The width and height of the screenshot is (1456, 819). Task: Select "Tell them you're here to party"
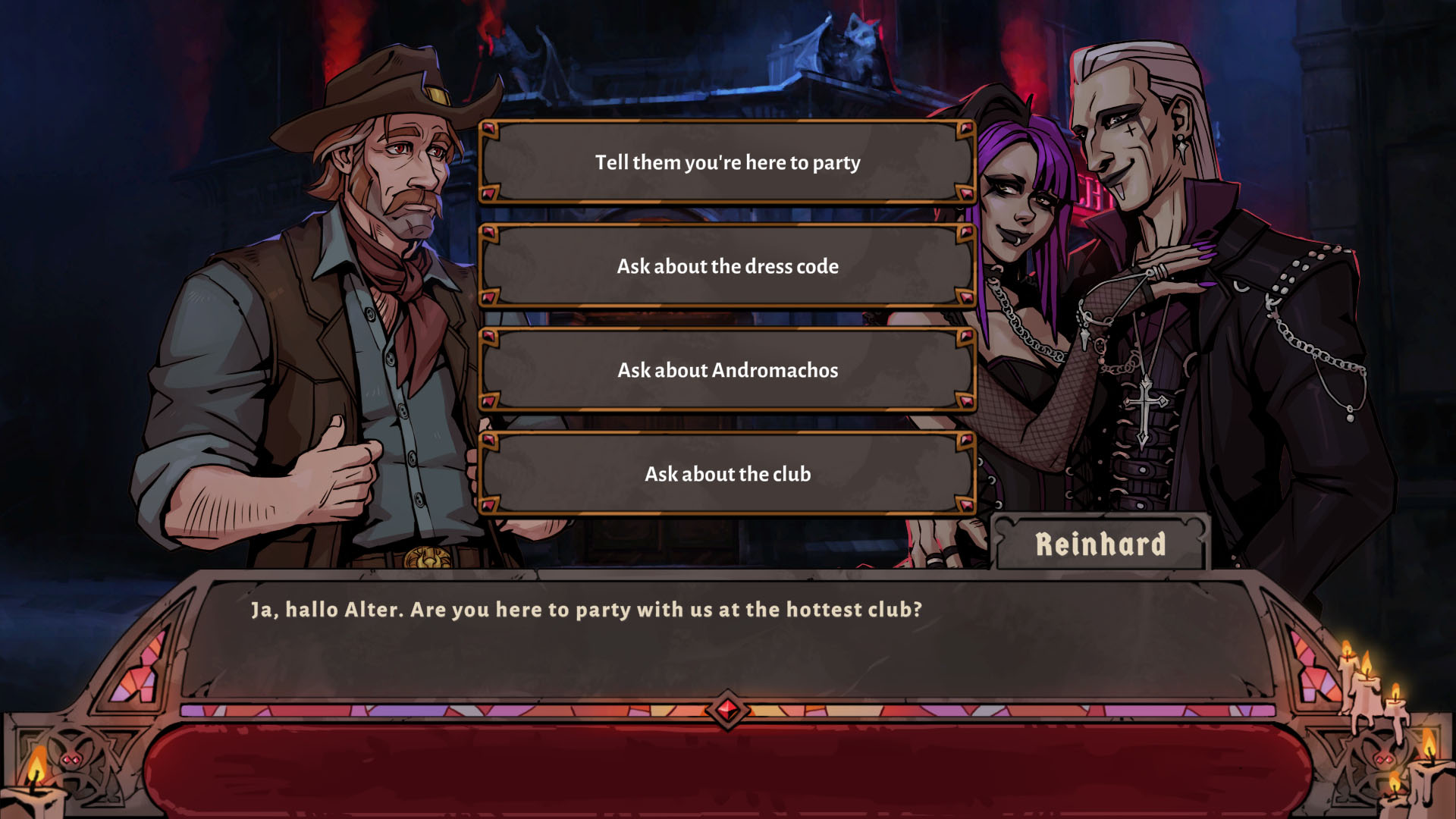(x=726, y=161)
